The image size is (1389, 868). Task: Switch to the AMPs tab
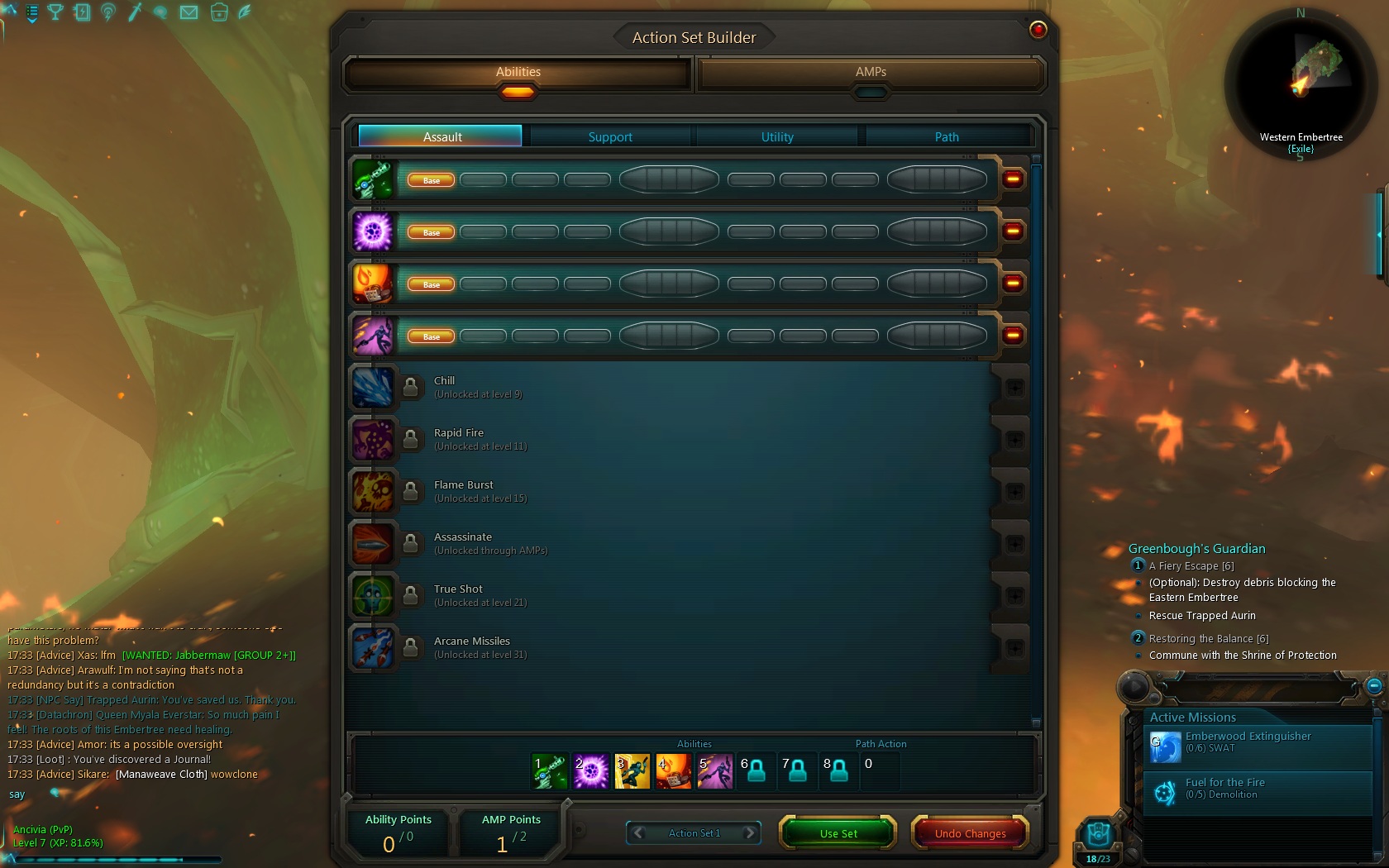[871, 72]
